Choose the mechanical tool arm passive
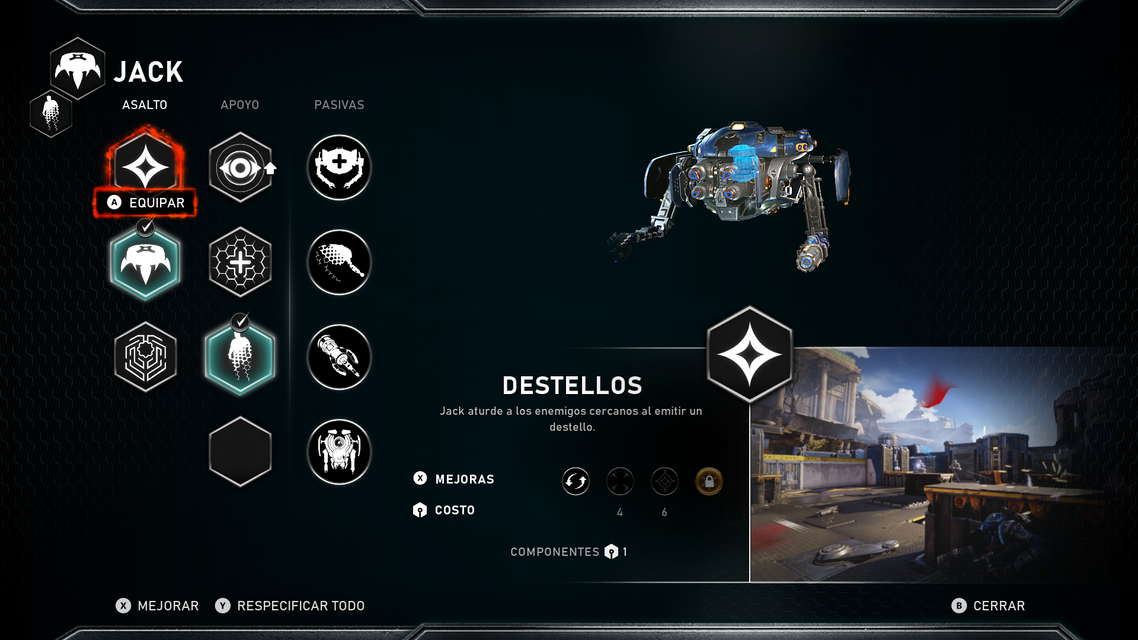The image size is (1138, 640). [339, 356]
